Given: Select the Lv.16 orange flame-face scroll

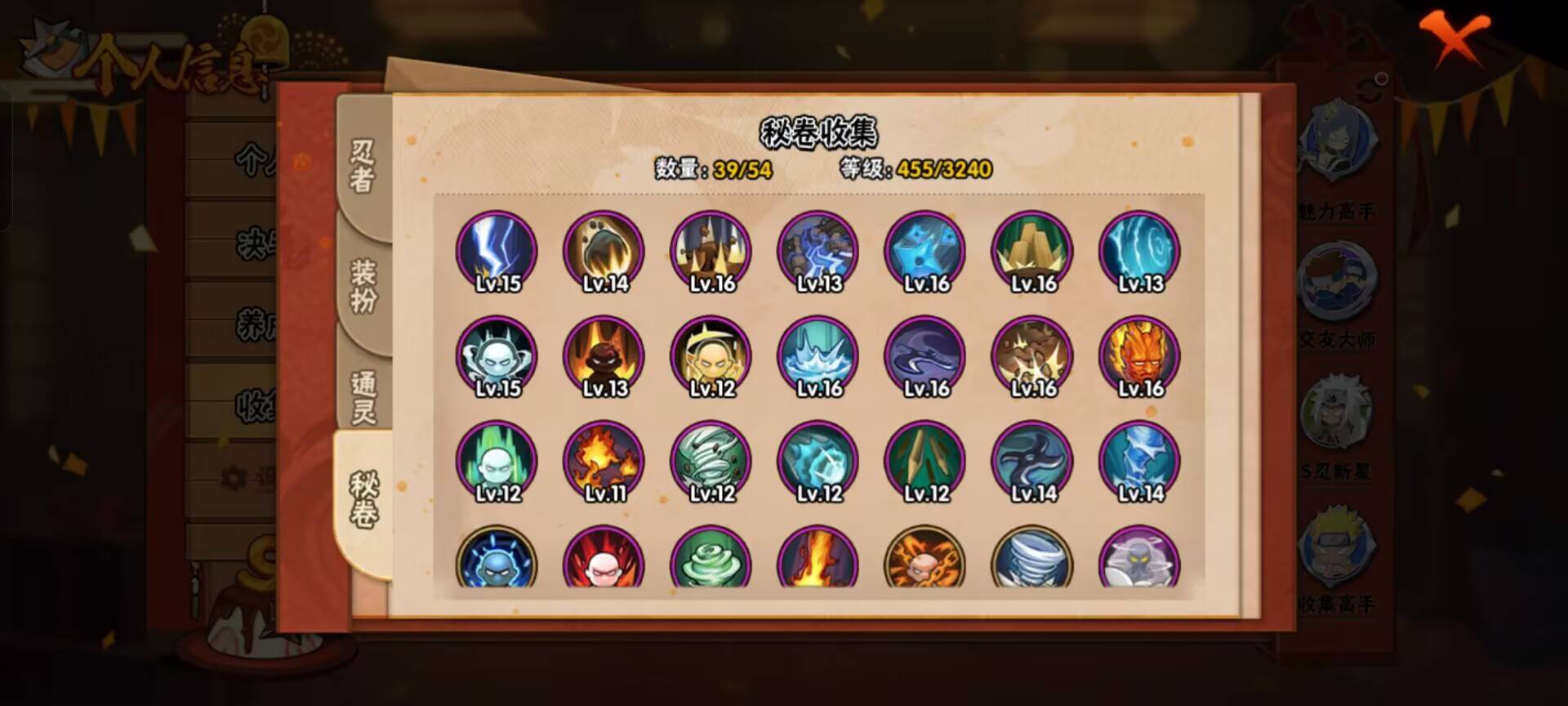Looking at the screenshot, I should [1138, 358].
